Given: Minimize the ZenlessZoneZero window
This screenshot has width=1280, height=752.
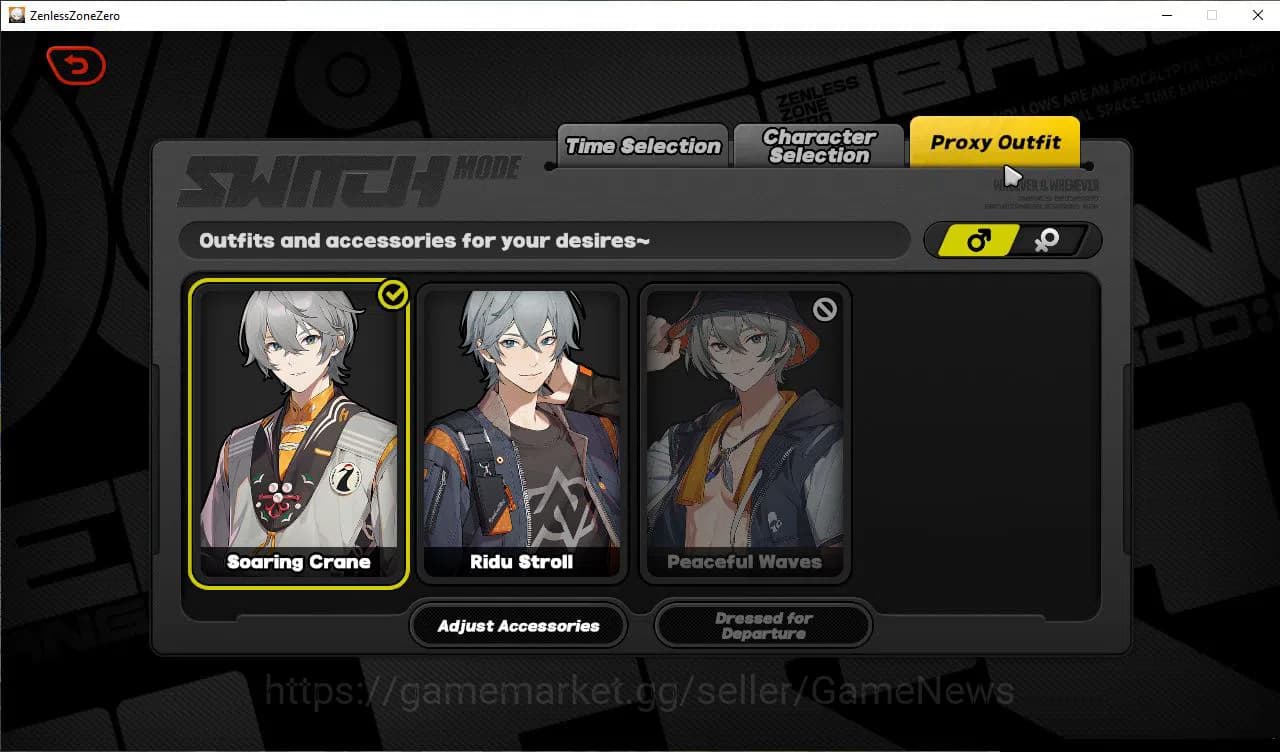Looking at the screenshot, I should (1167, 15).
